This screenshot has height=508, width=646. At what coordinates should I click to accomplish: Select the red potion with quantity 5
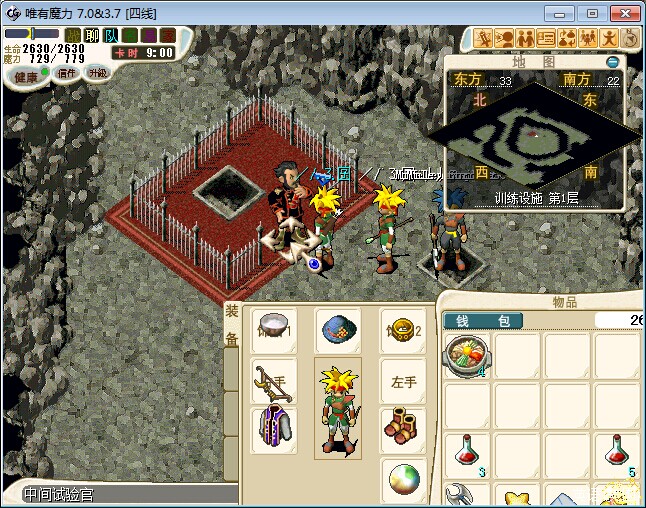pos(617,454)
